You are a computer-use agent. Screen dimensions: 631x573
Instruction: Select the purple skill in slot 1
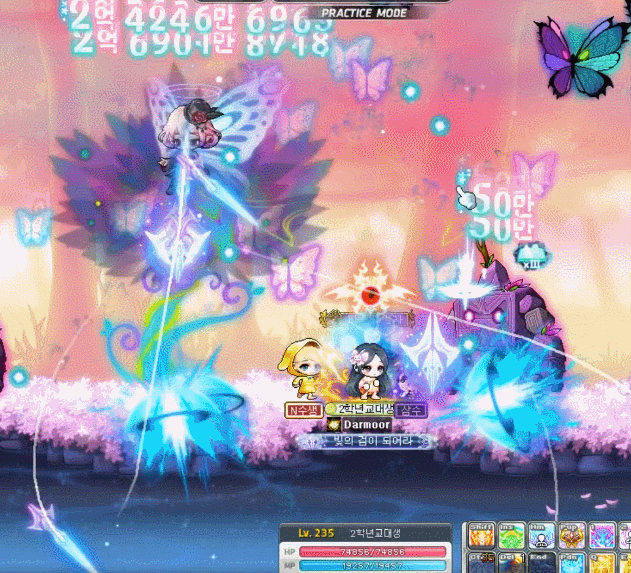point(601,536)
